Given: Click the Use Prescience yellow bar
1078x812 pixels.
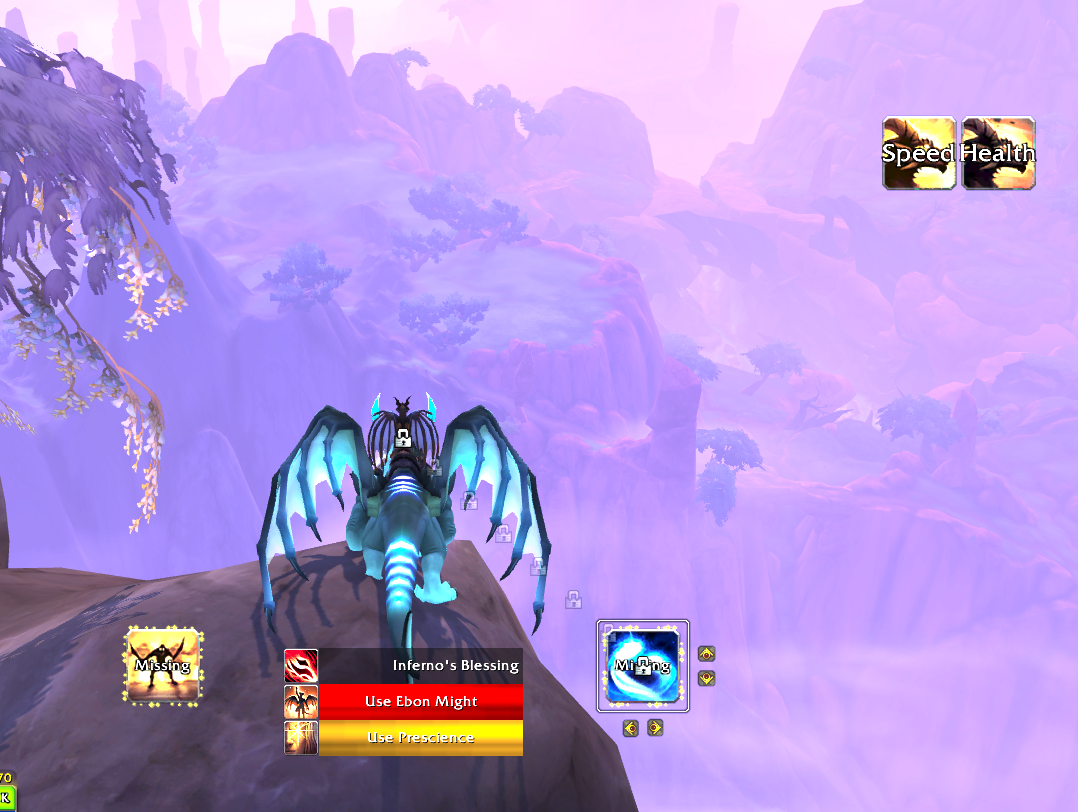Looking at the screenshot, I should [421, 737].
